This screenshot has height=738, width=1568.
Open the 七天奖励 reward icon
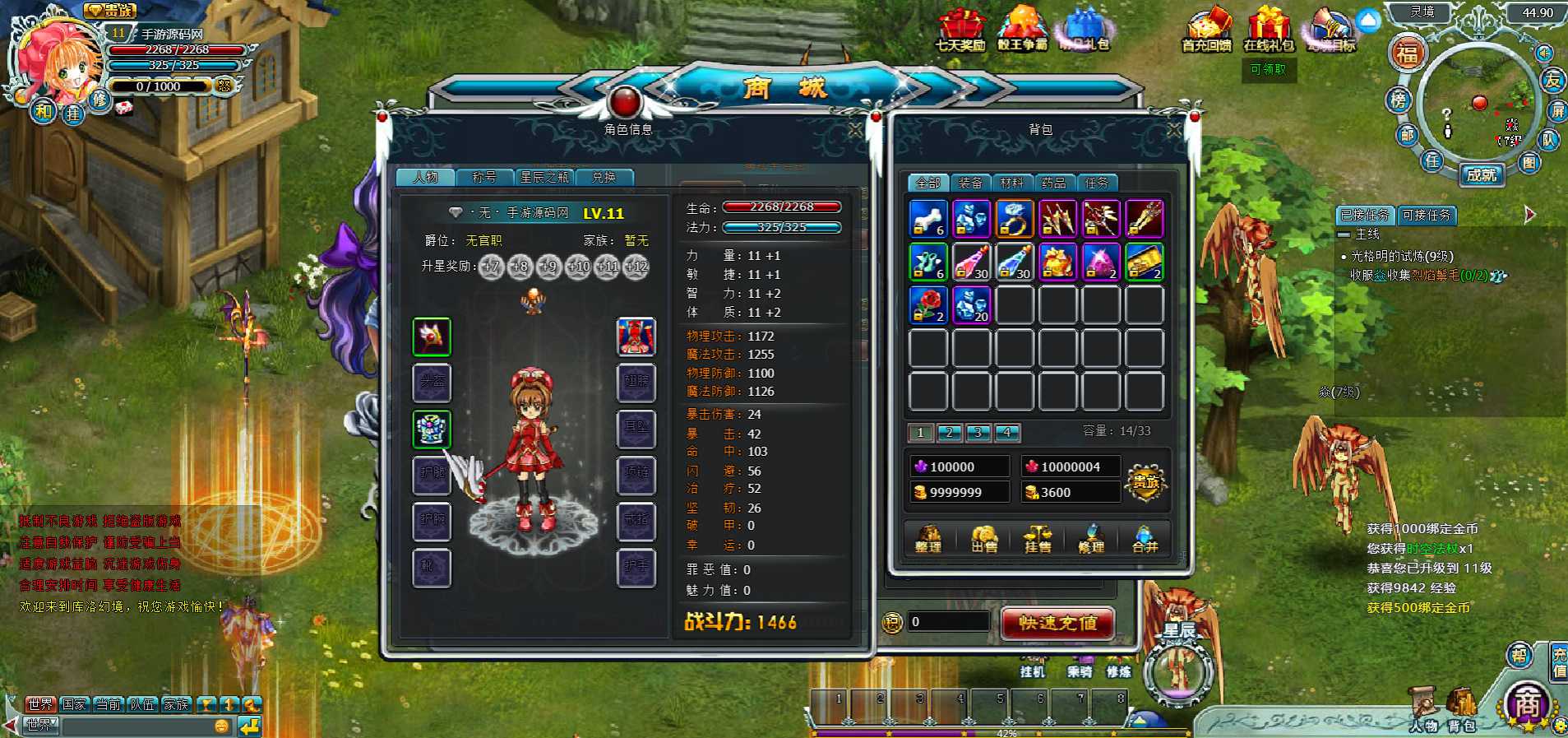tap(960, 30)
